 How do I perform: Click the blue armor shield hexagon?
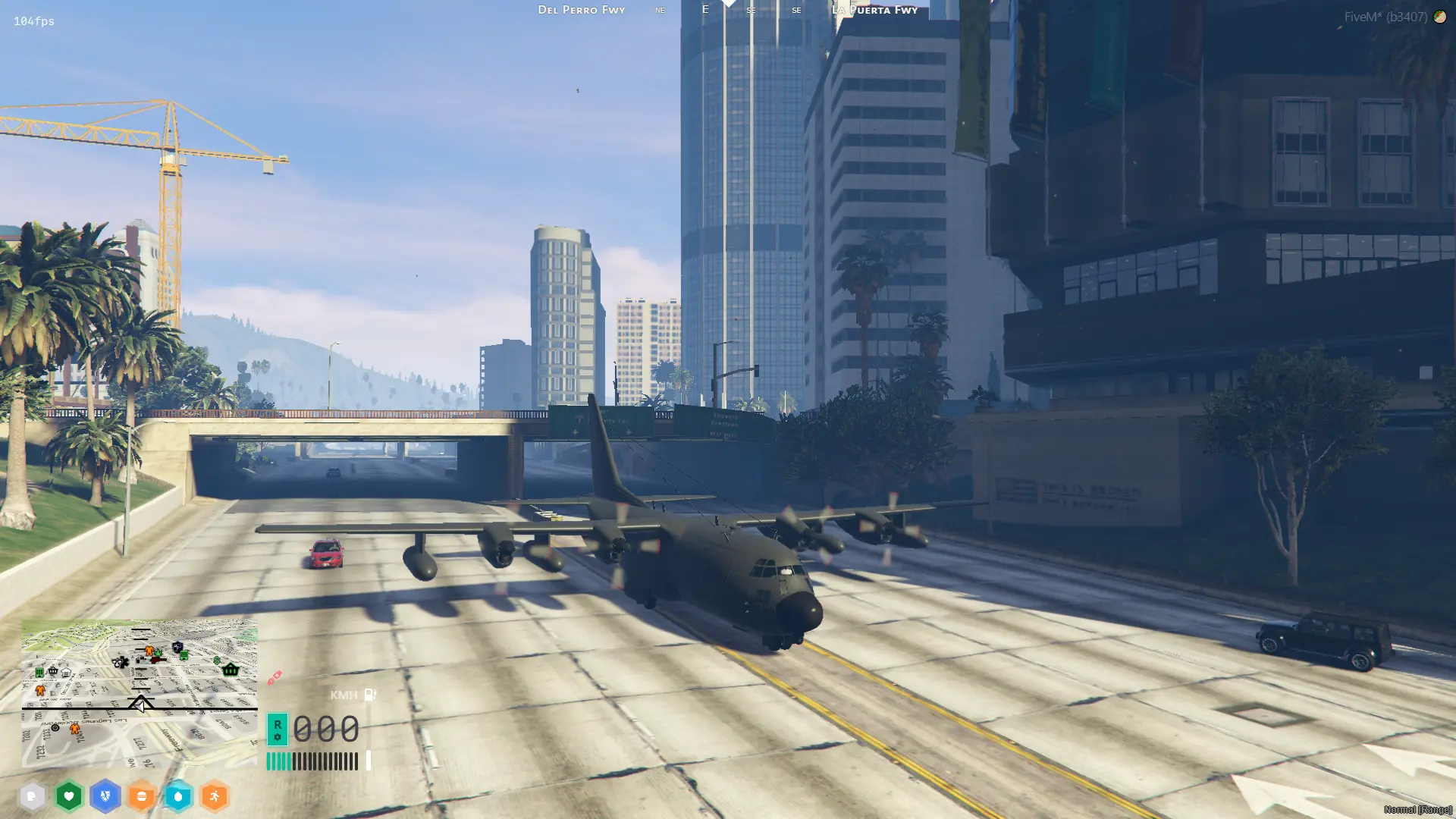pos(105,796)
